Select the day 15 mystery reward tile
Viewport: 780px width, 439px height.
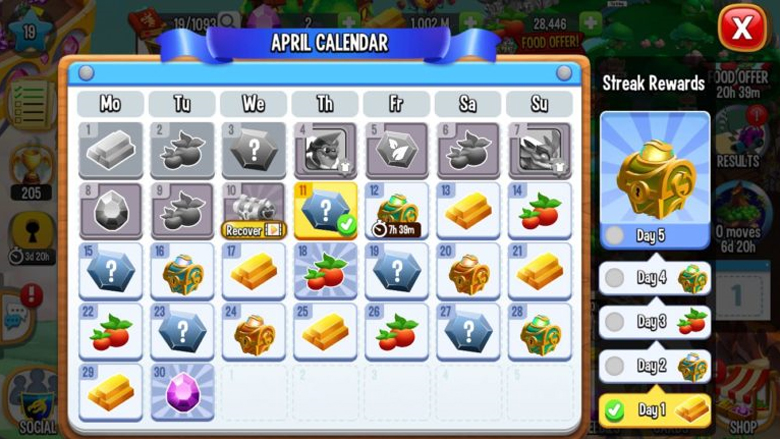[x=111, y=271]
